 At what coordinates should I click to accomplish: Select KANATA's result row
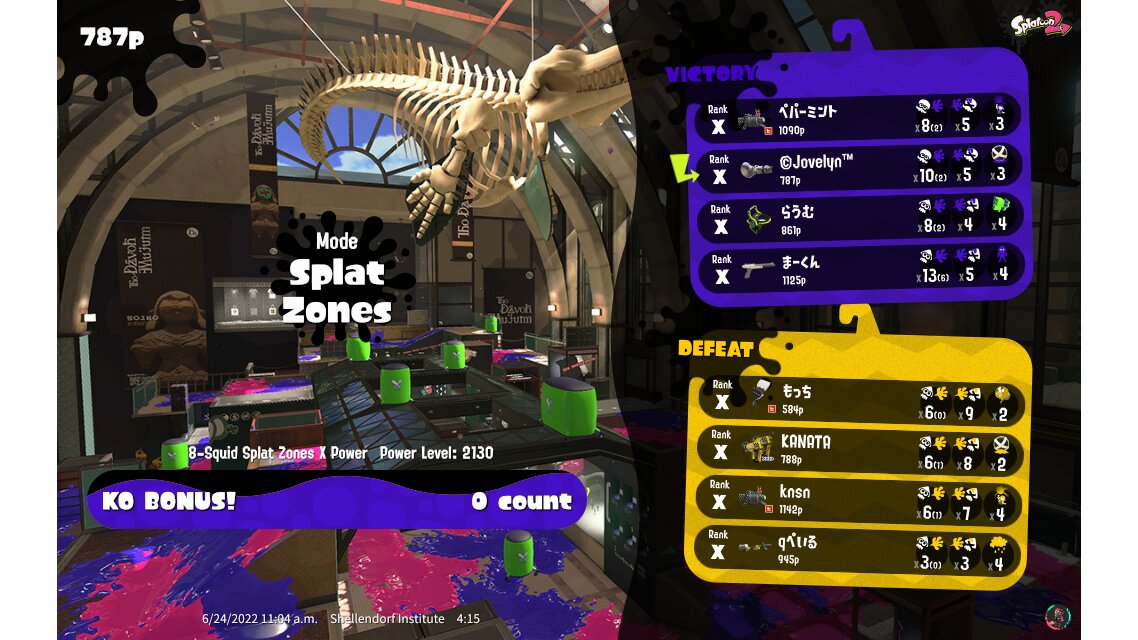(x=860, y=448)
